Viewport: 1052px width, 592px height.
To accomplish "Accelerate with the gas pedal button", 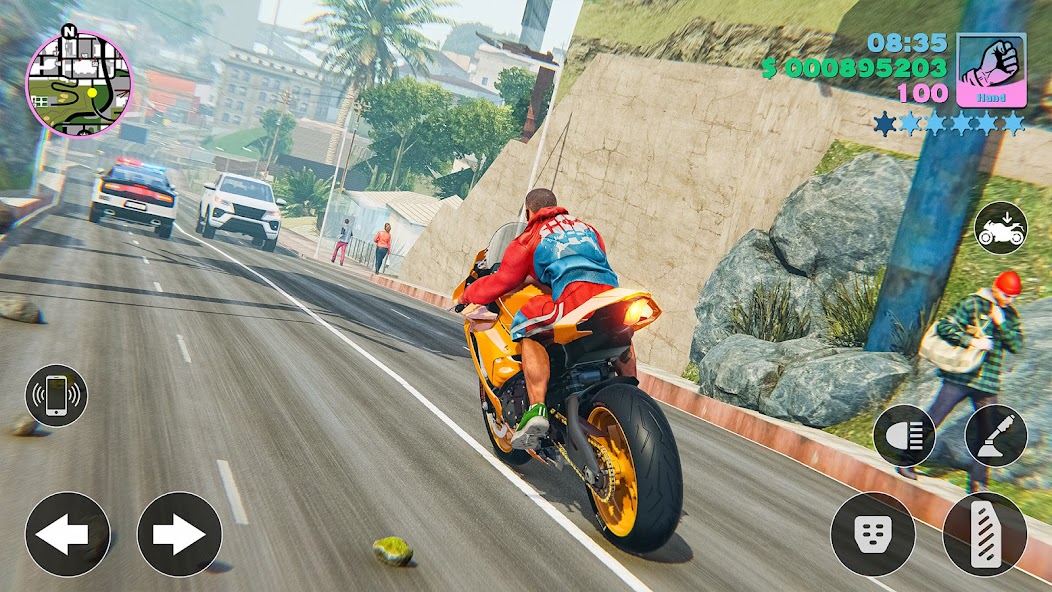I will (x=985, y=534).
